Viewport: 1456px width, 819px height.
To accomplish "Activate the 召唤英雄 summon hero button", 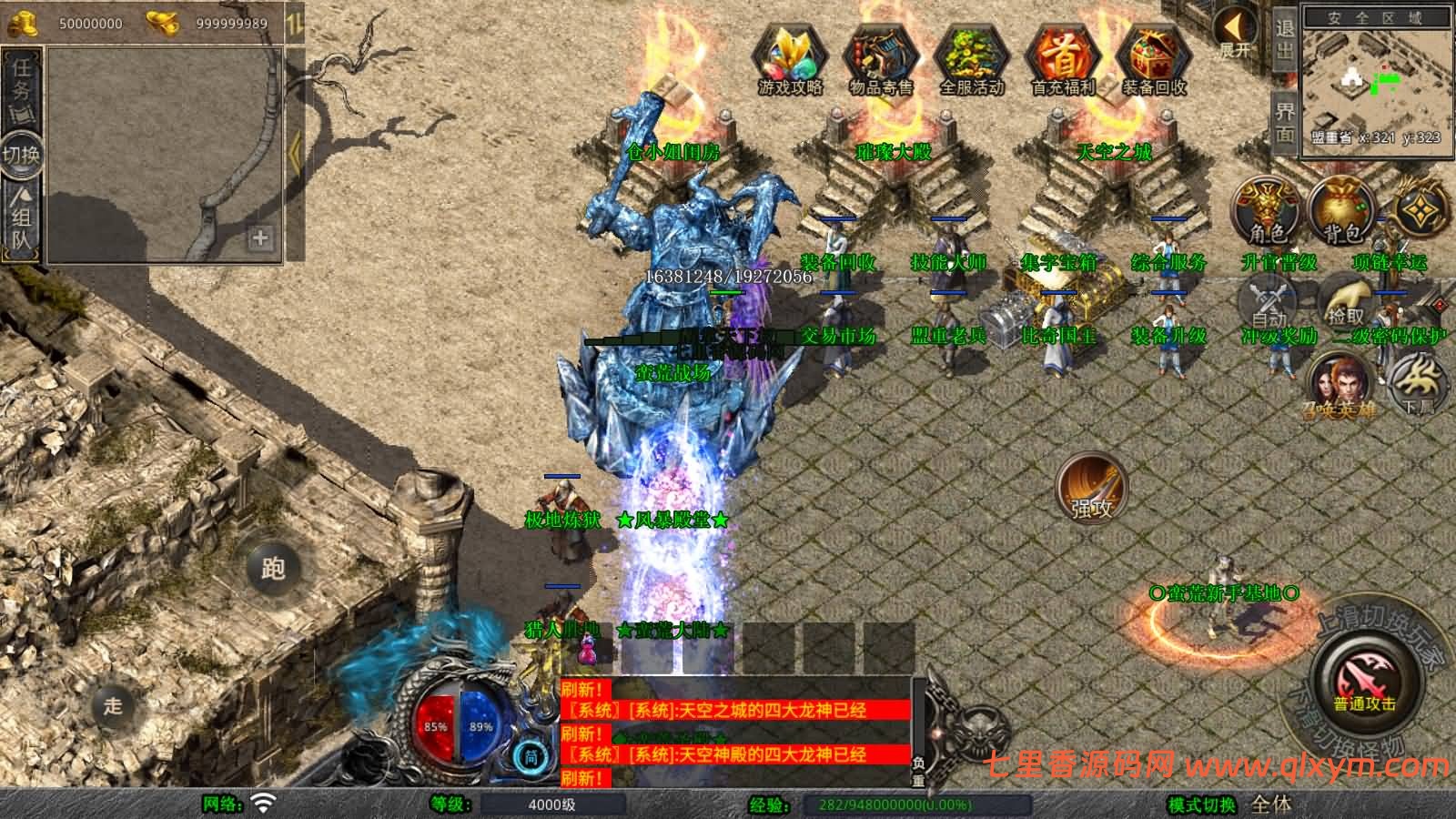I will [x=1340, y=386].
